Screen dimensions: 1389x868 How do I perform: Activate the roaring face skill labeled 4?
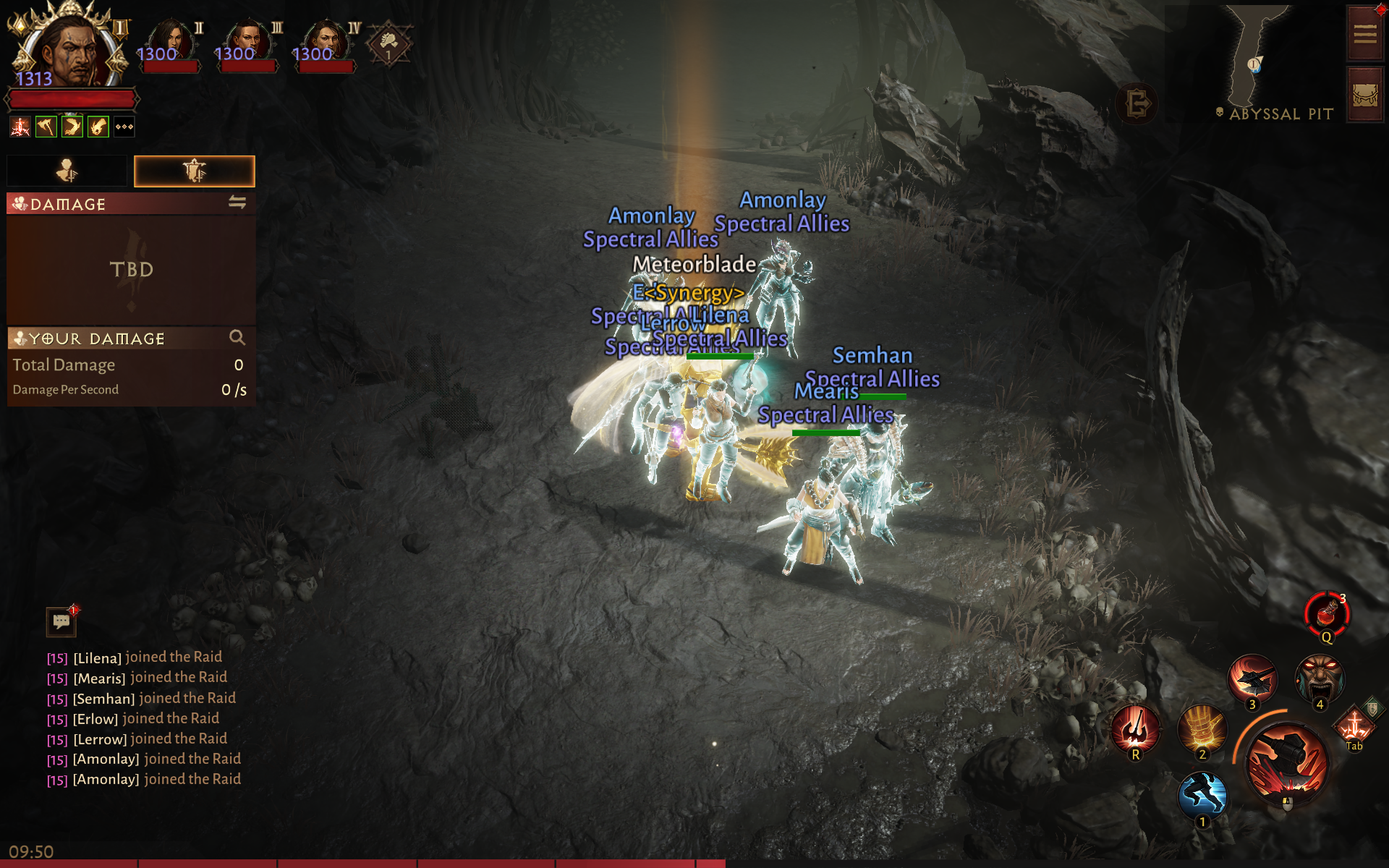pos(1320,679)
